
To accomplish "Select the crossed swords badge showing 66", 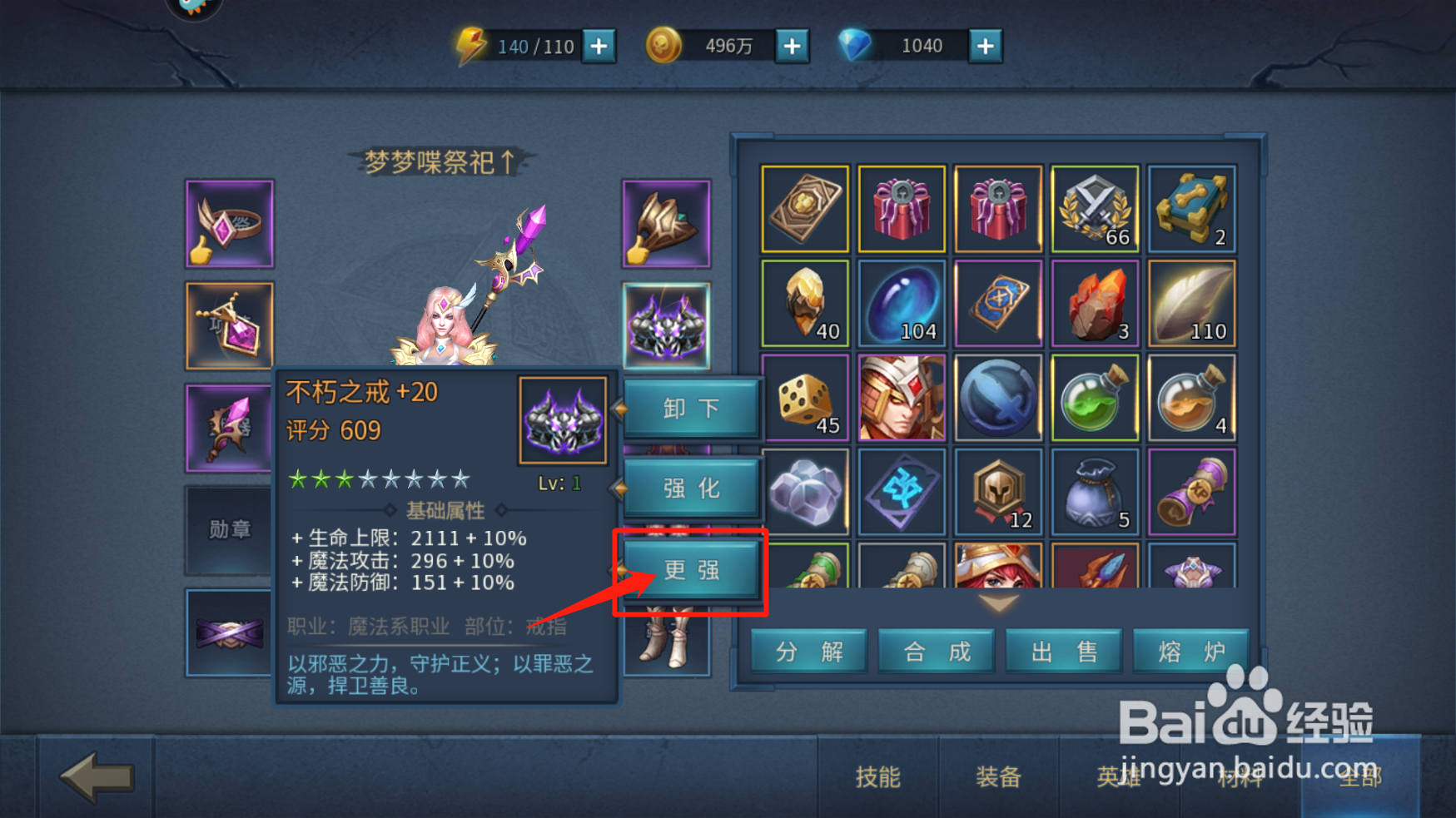I will pyautogui.click(x=1095, y=208).
